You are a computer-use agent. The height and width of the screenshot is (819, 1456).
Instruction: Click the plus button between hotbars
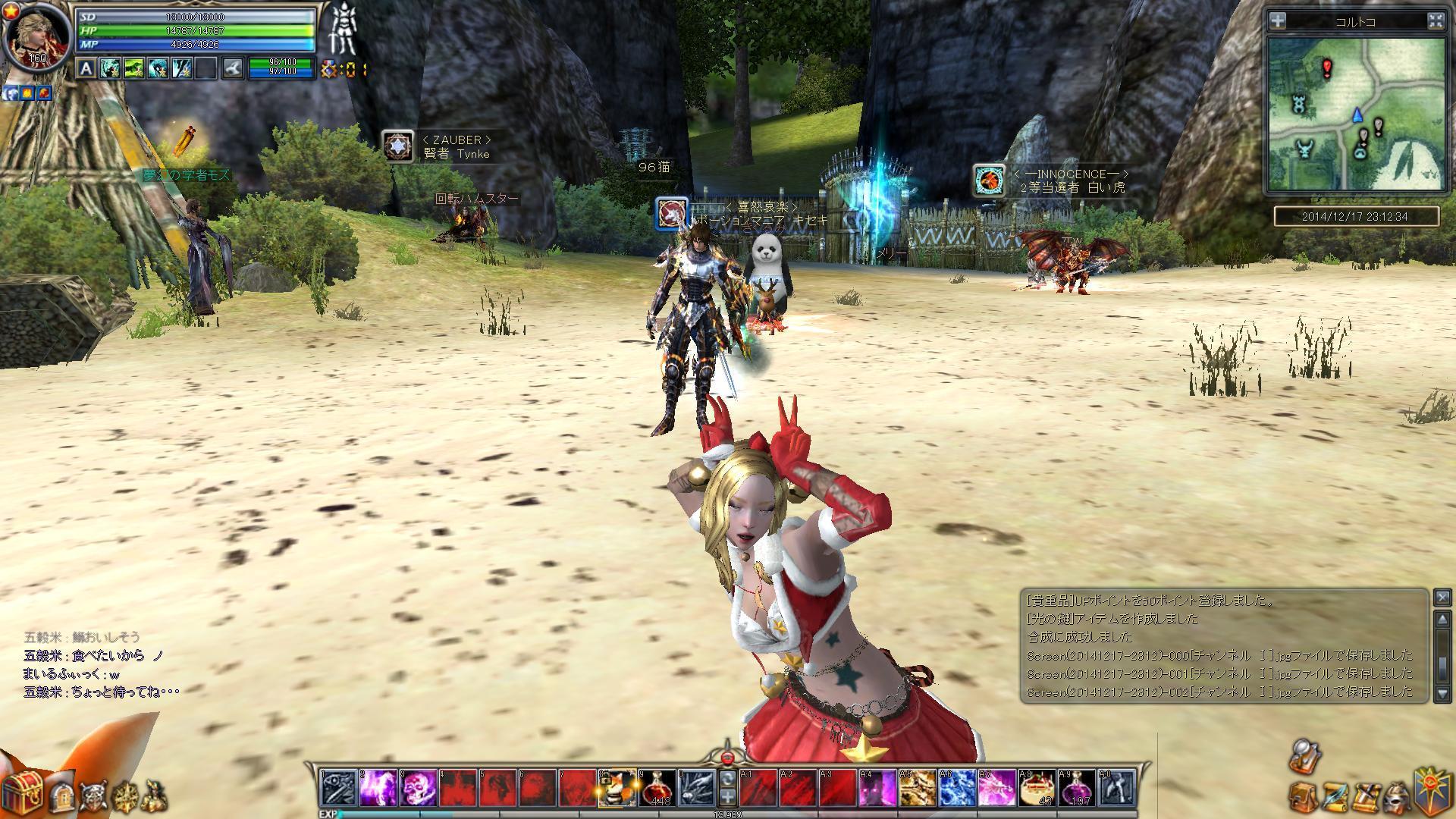pos(727,796)
